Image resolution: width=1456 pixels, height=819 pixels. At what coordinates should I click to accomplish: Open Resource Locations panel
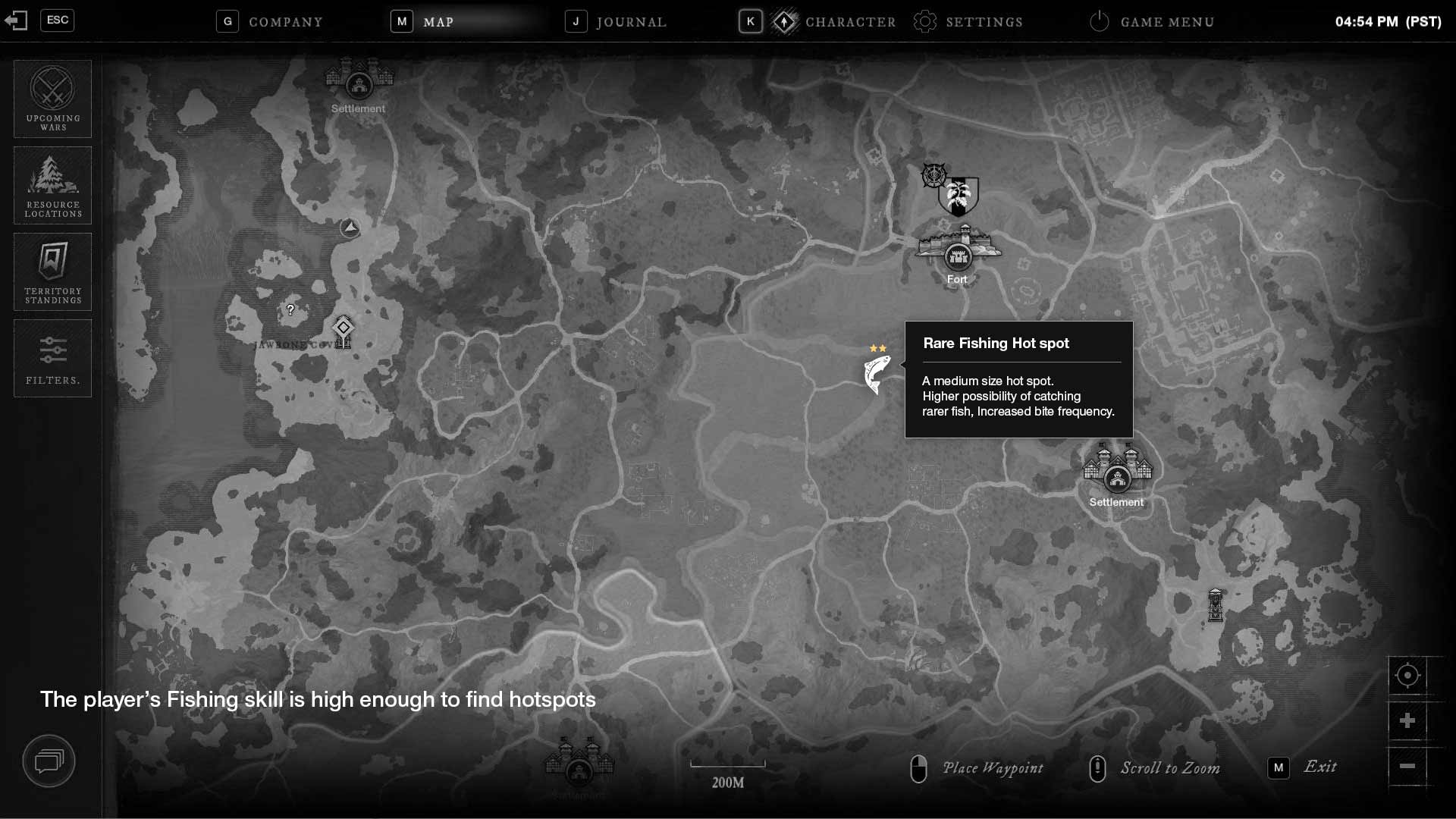click(52, 185)
